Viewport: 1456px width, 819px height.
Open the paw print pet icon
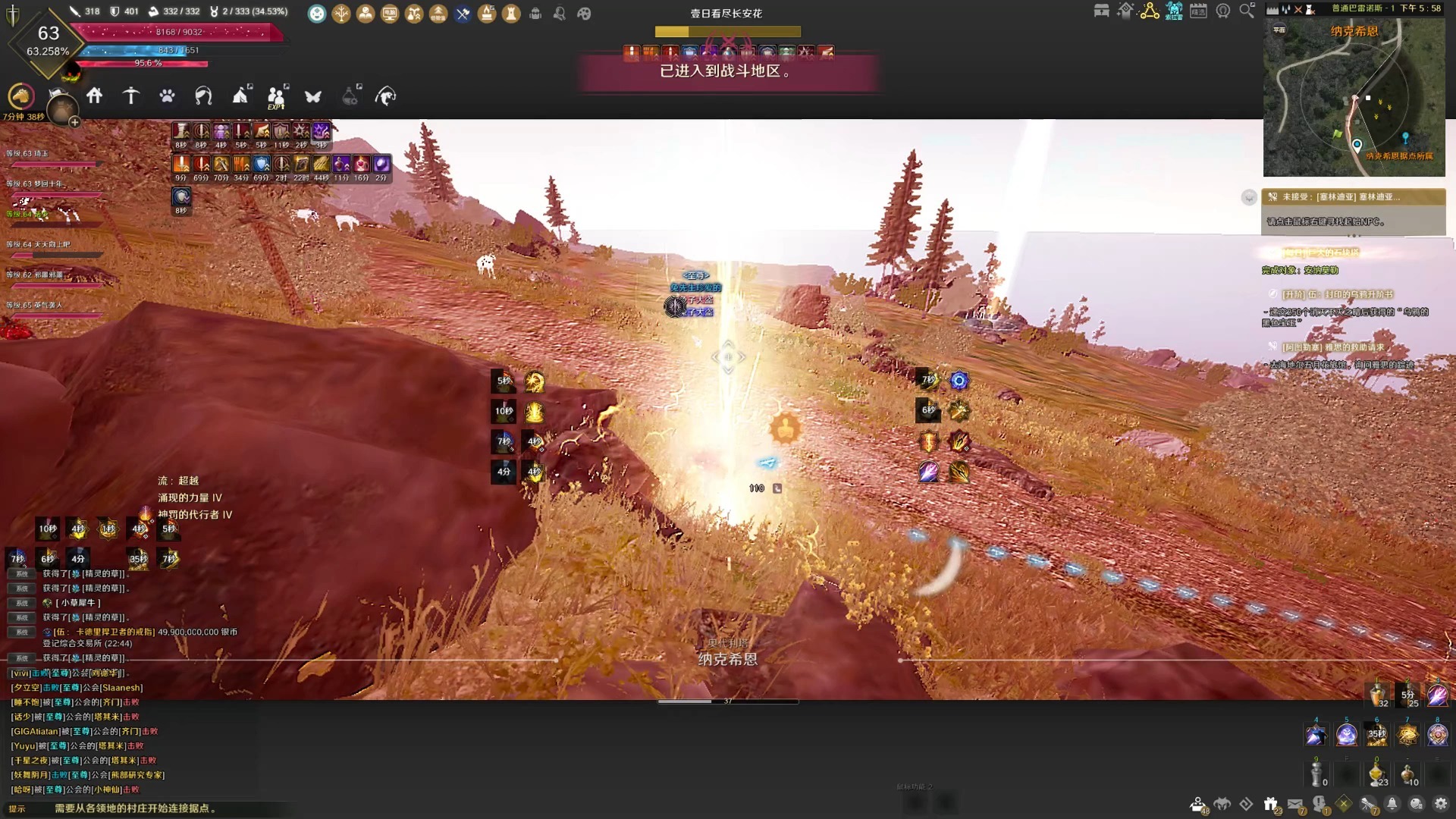click(167, 96)
